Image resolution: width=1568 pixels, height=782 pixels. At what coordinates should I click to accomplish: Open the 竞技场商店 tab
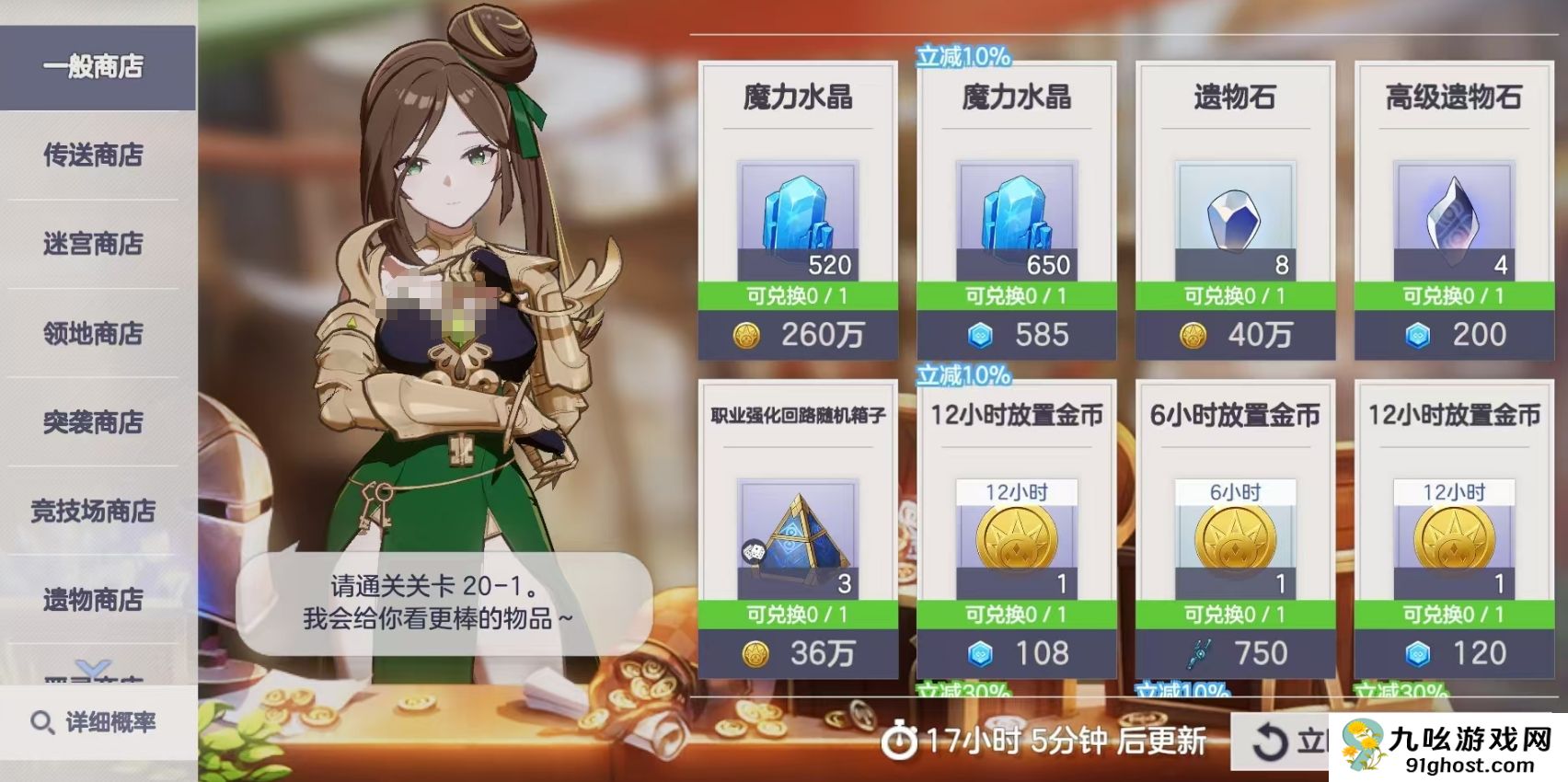(x=92, y=511)
